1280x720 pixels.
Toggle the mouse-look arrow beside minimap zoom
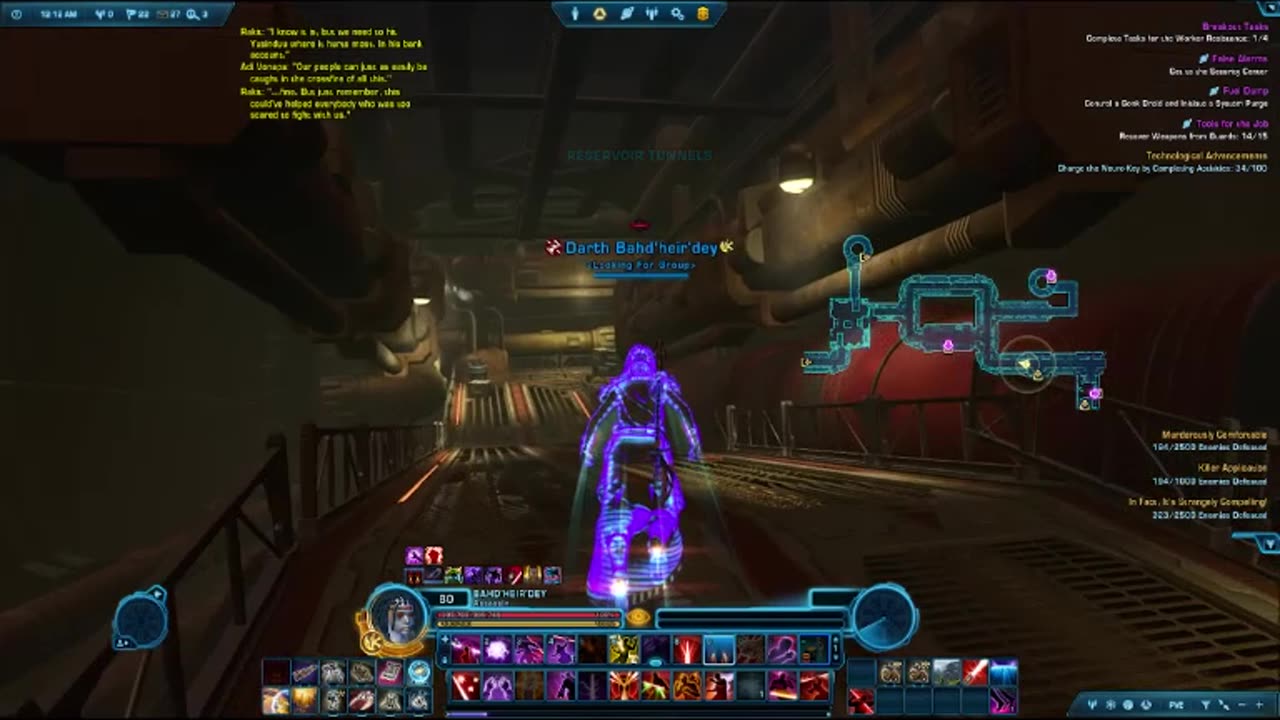point(1226,706)
